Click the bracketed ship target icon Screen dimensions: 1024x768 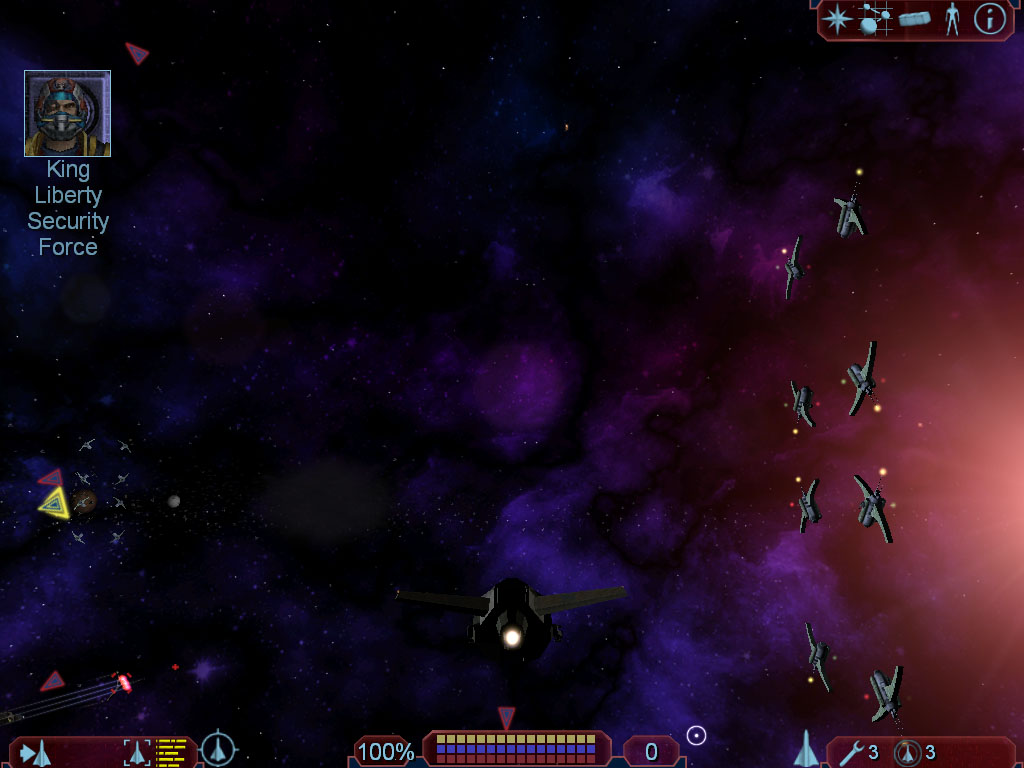point(137,752)
